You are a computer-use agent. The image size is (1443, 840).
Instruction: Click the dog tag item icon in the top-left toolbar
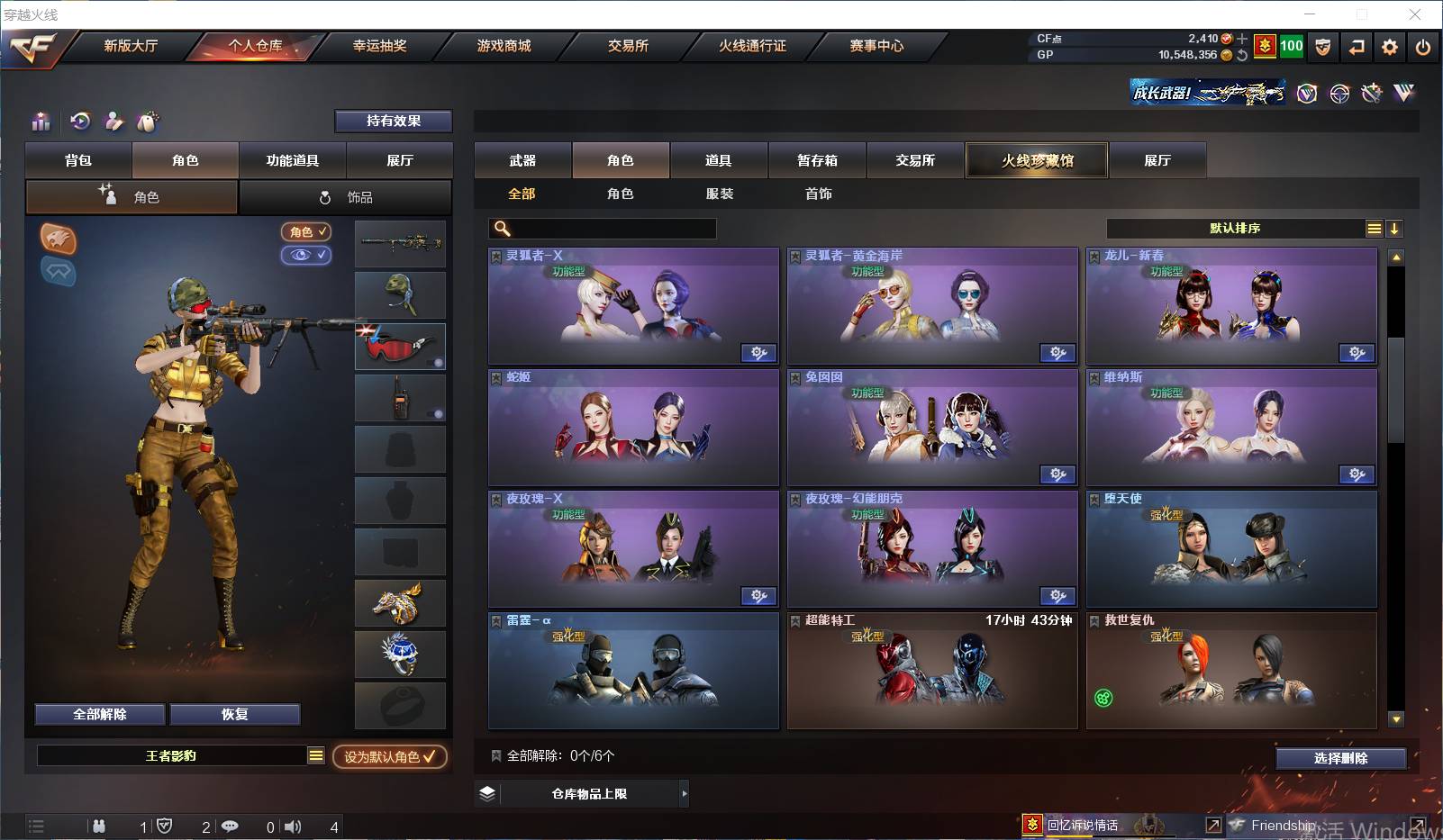148,122
